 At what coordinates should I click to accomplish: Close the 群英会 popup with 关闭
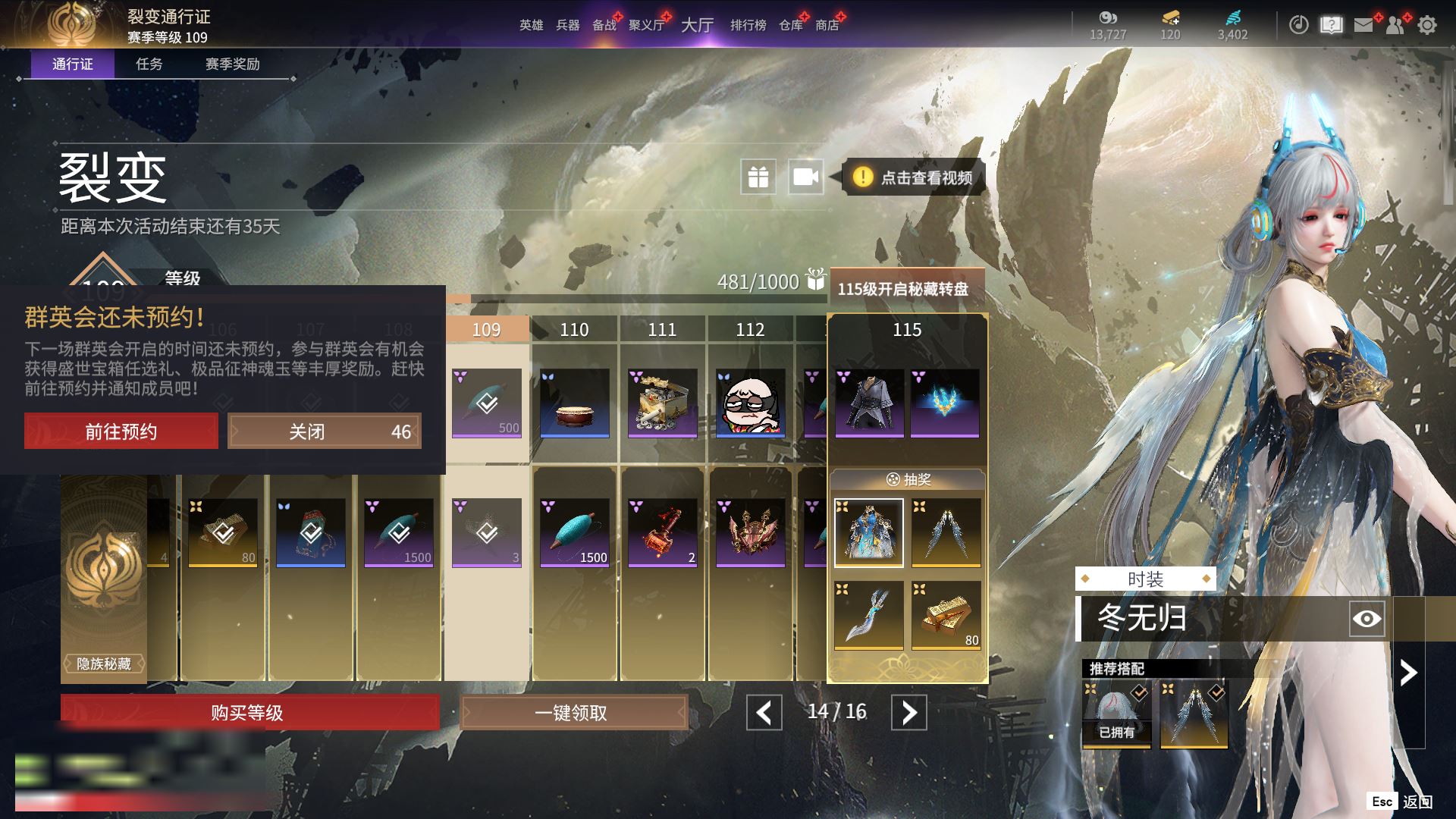tap(324, 431)
